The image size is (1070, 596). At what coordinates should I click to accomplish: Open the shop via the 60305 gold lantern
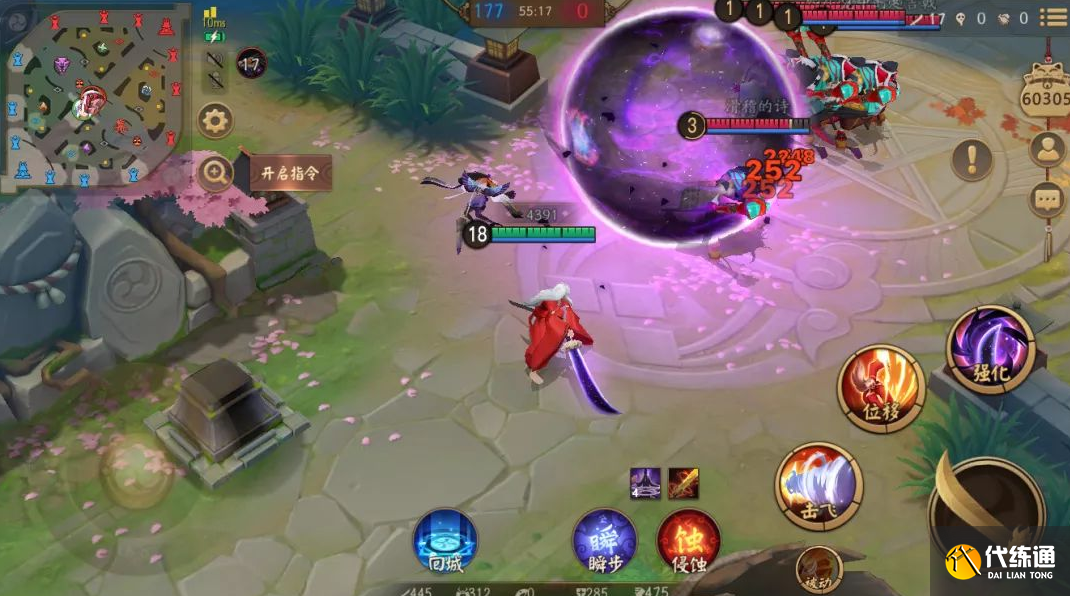point(1046,92)
